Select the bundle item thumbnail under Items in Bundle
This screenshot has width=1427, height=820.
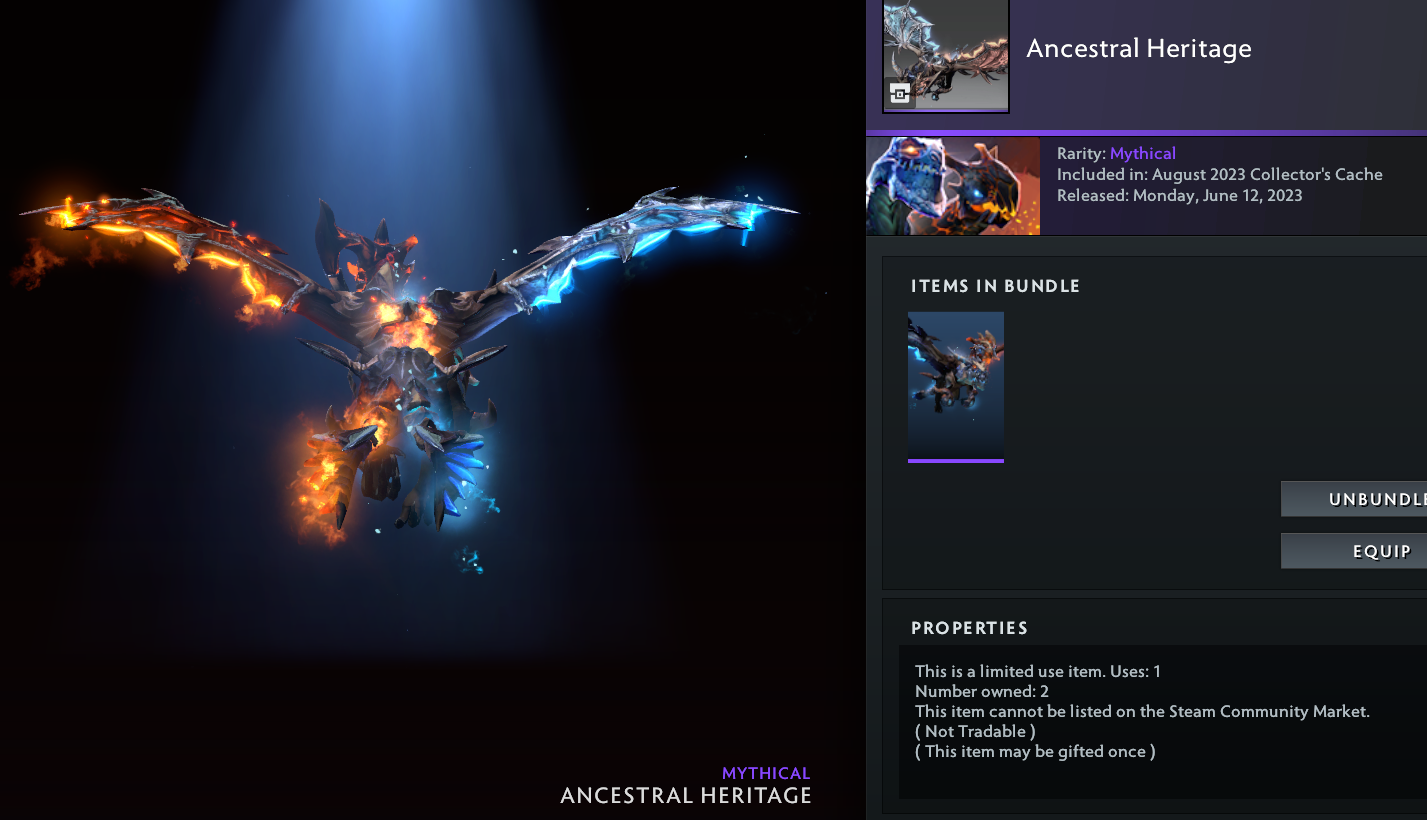(x=955, y=386)
